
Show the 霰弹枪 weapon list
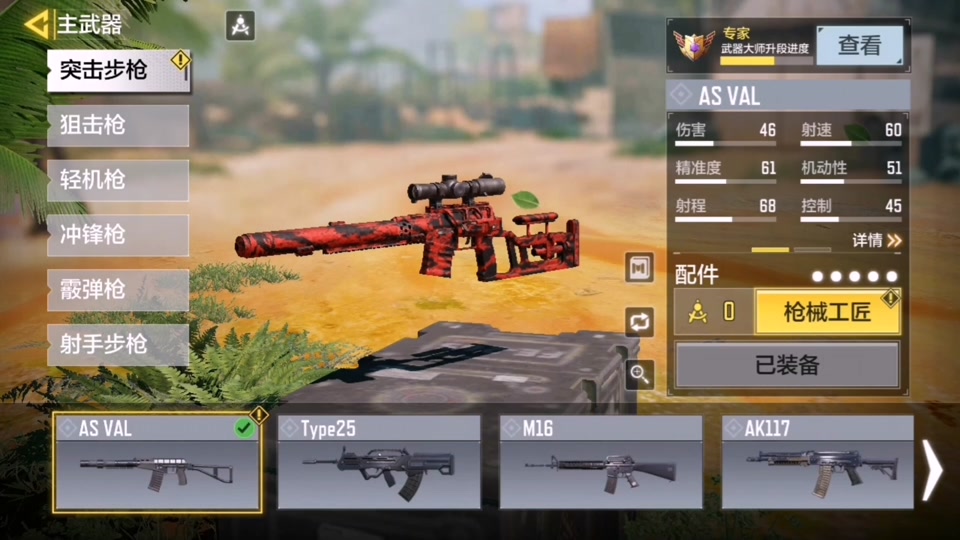pos(118,290)
